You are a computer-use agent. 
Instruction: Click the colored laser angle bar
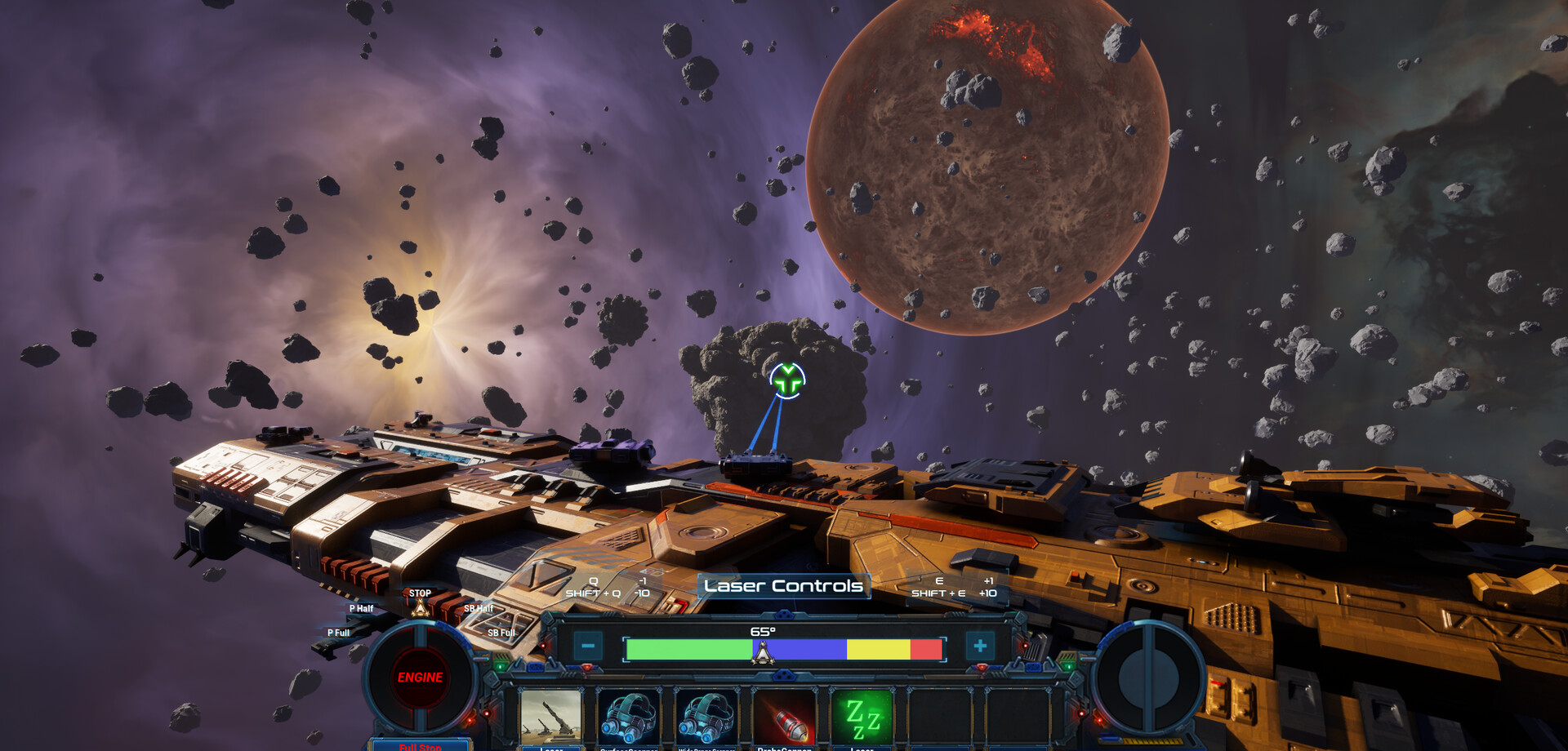(x=783, y=650)
